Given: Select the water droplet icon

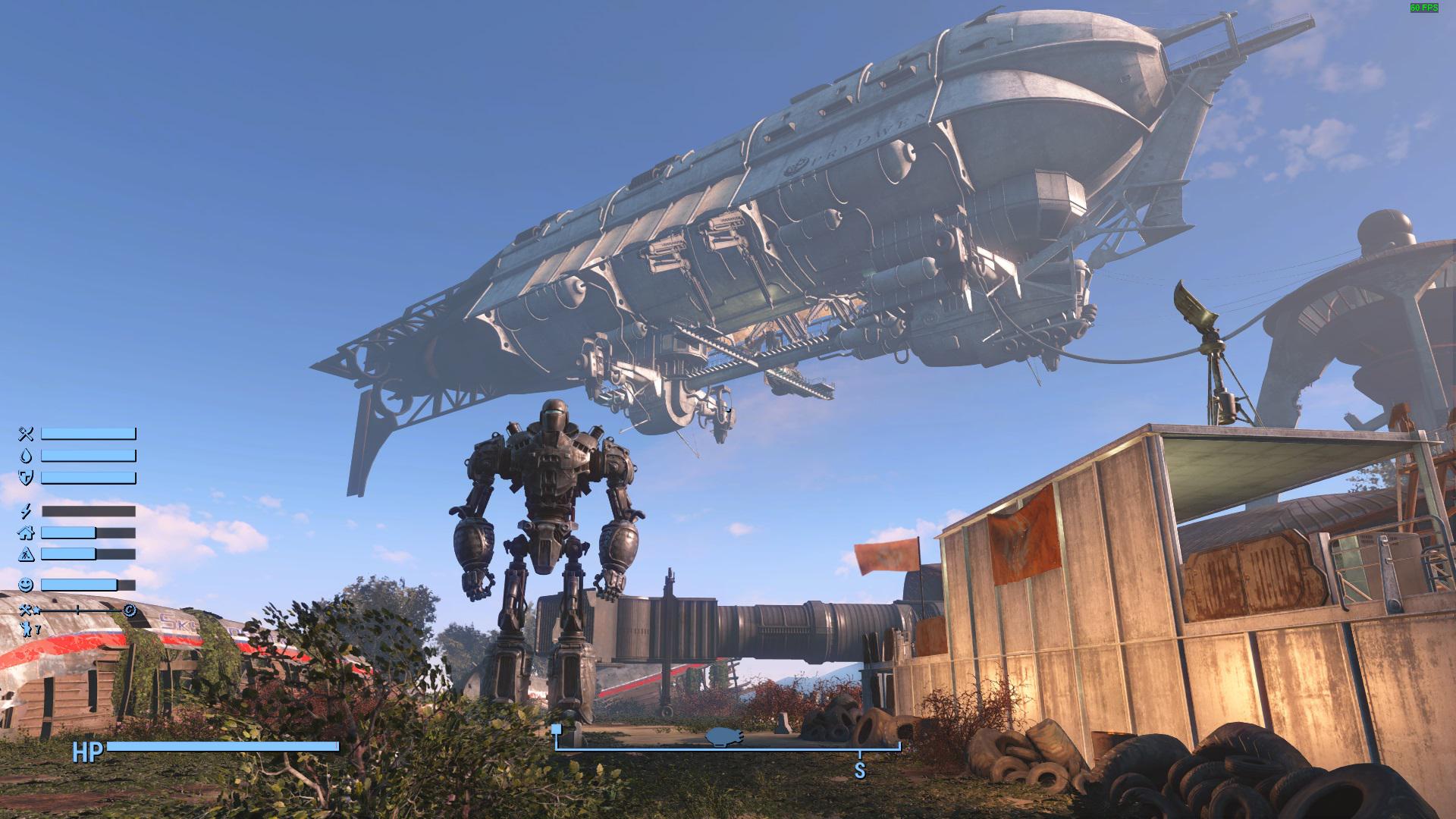Looking at the screenshot, I should 27,456.
